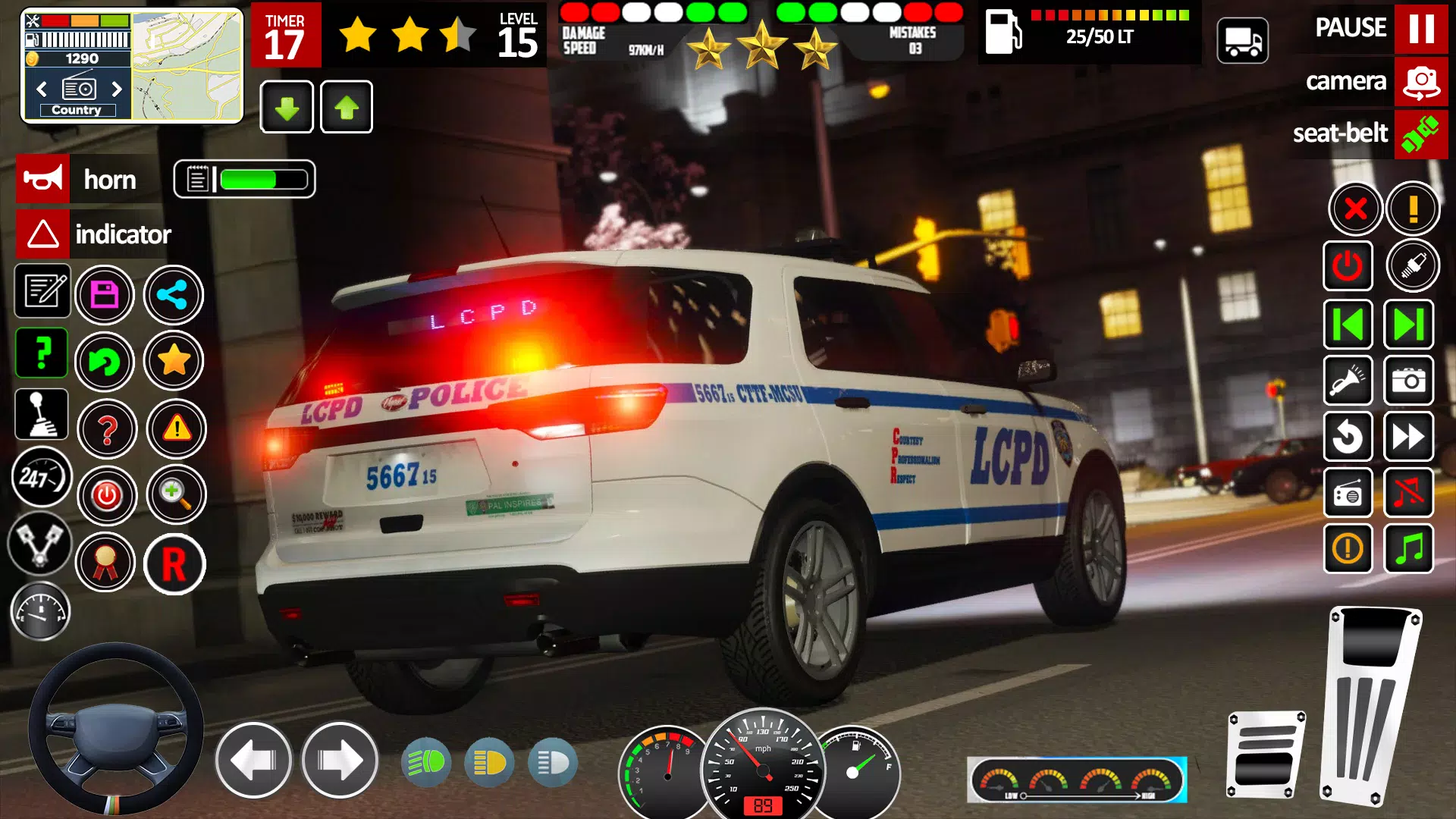Tap the horn icon
1456x819 pixels.
(x=42, y=180)
